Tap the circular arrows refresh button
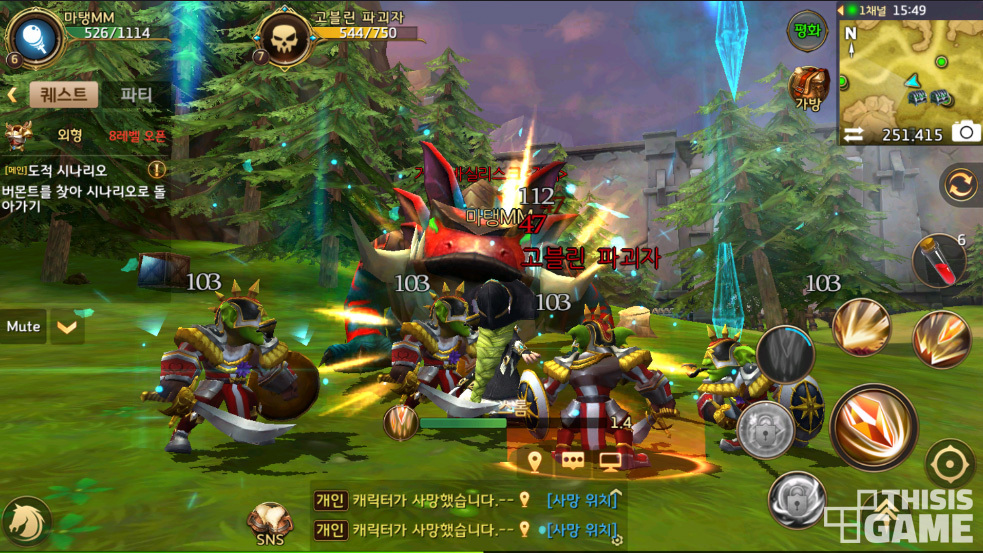This screenshot has width=983, height=553. [x=960, y=185]
